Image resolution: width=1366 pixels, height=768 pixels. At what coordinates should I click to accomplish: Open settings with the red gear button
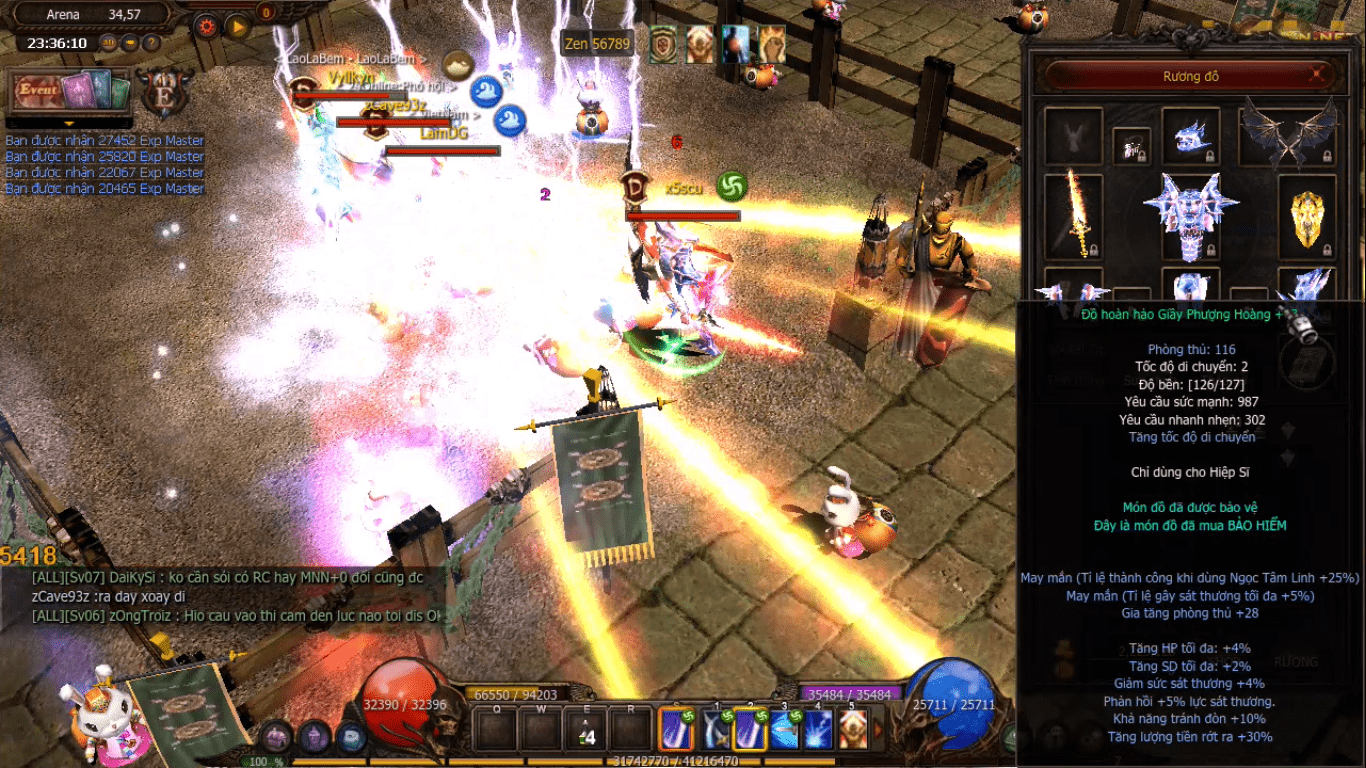tap(207, 26)
